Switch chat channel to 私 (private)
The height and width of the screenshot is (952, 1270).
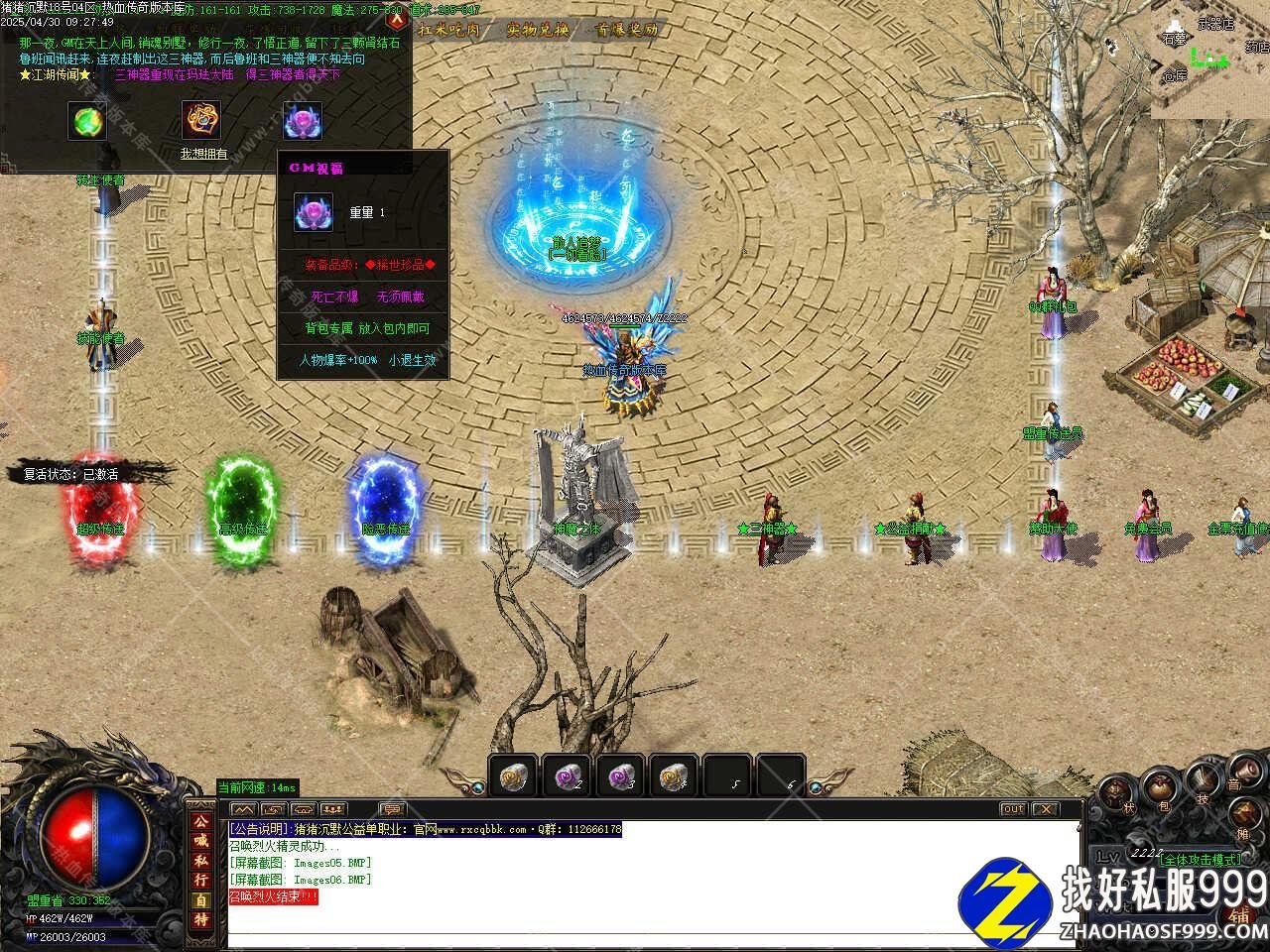coord(201,861)
